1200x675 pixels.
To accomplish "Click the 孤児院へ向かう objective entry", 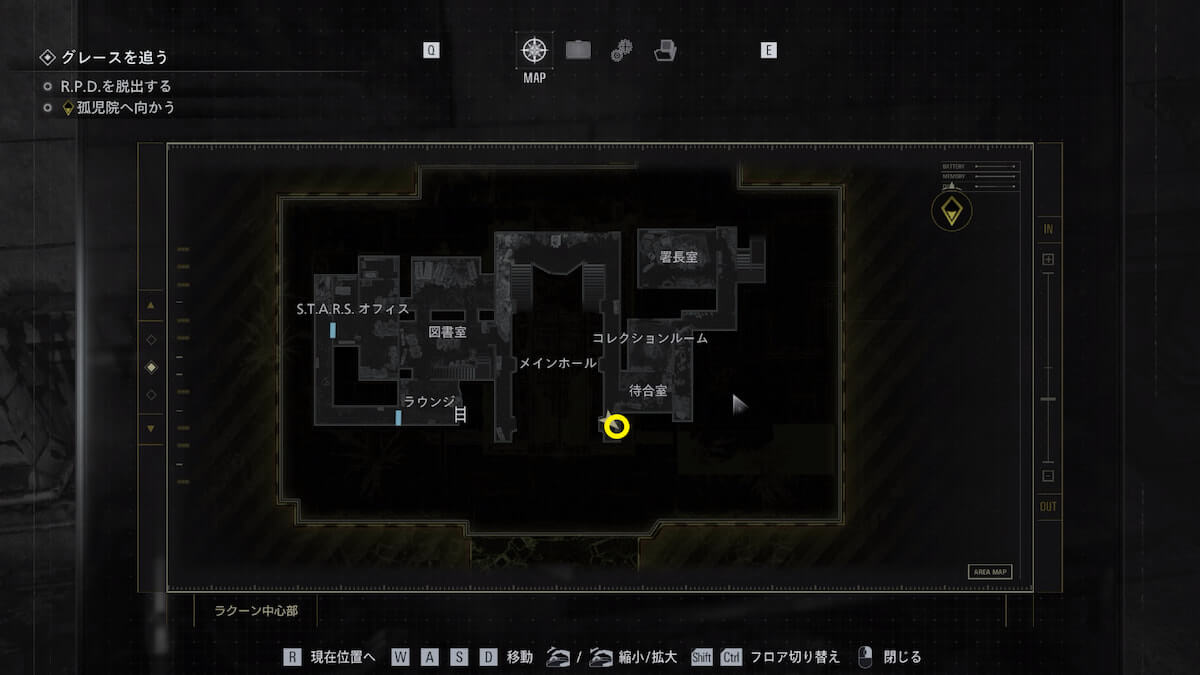I will click(118, 107).
